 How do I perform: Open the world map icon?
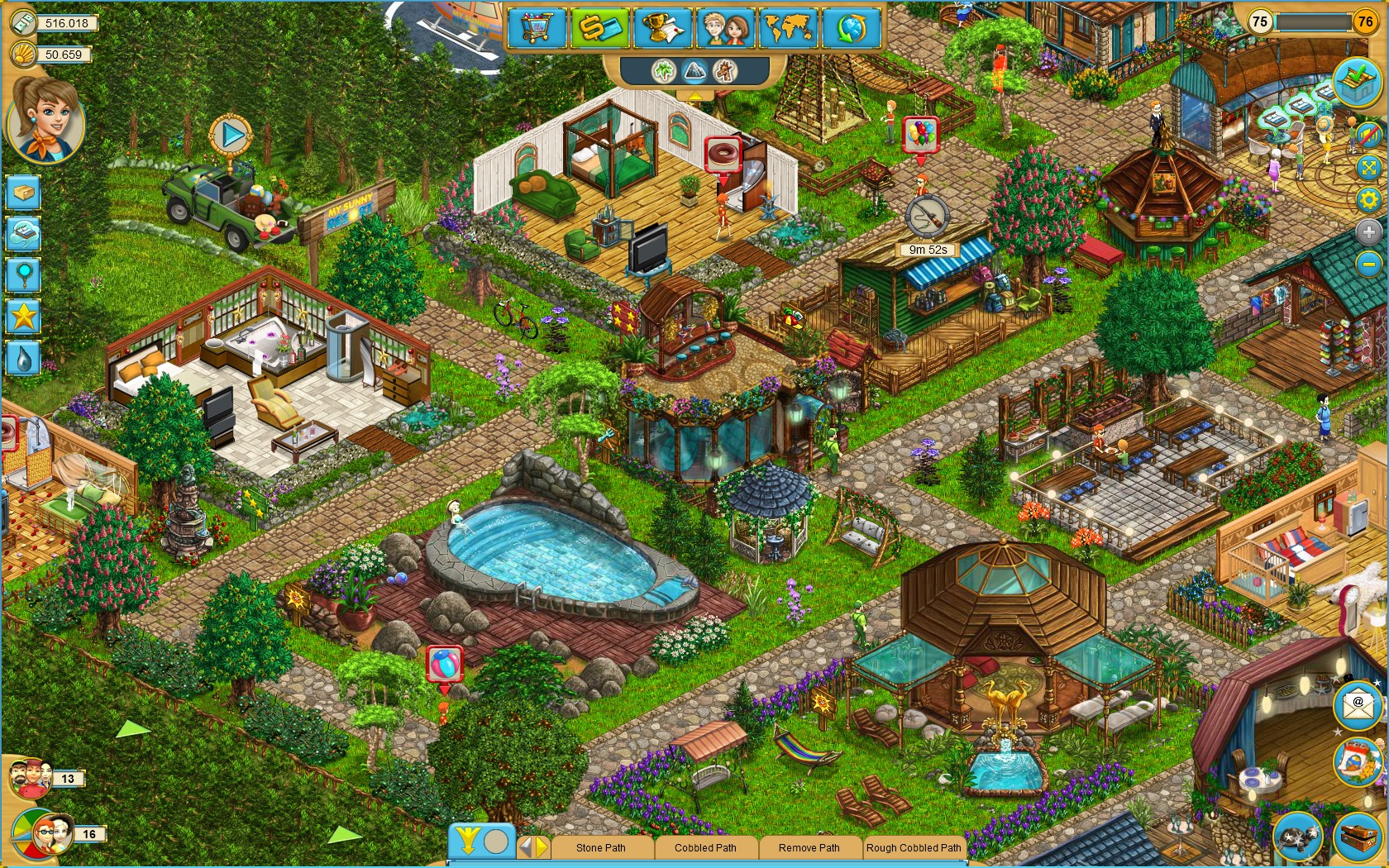point(787,28)
